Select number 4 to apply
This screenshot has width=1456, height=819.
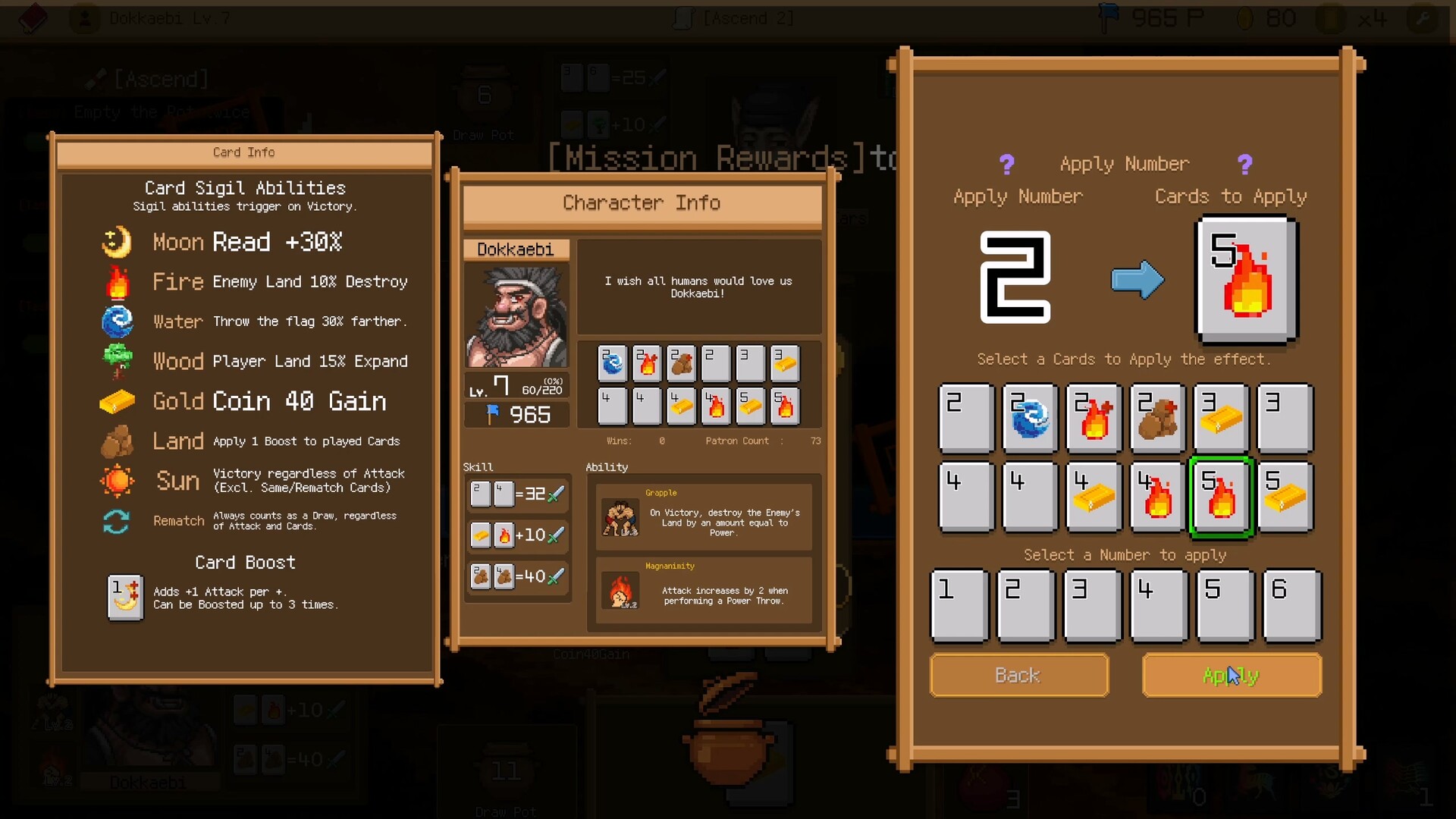click(x=1159, y=606)
